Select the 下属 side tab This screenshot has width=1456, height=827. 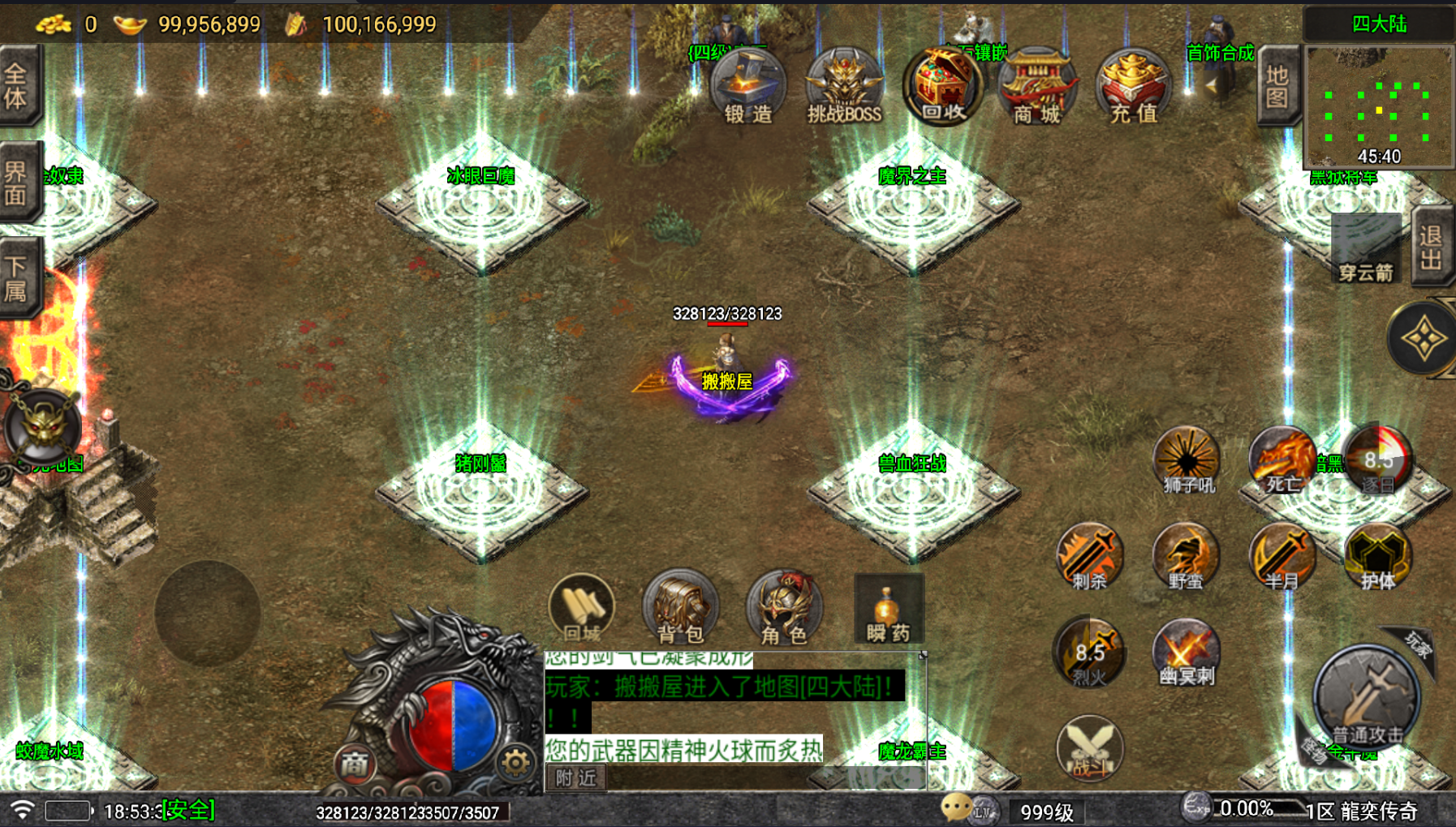pyautogui.click(x=17, y=278)
